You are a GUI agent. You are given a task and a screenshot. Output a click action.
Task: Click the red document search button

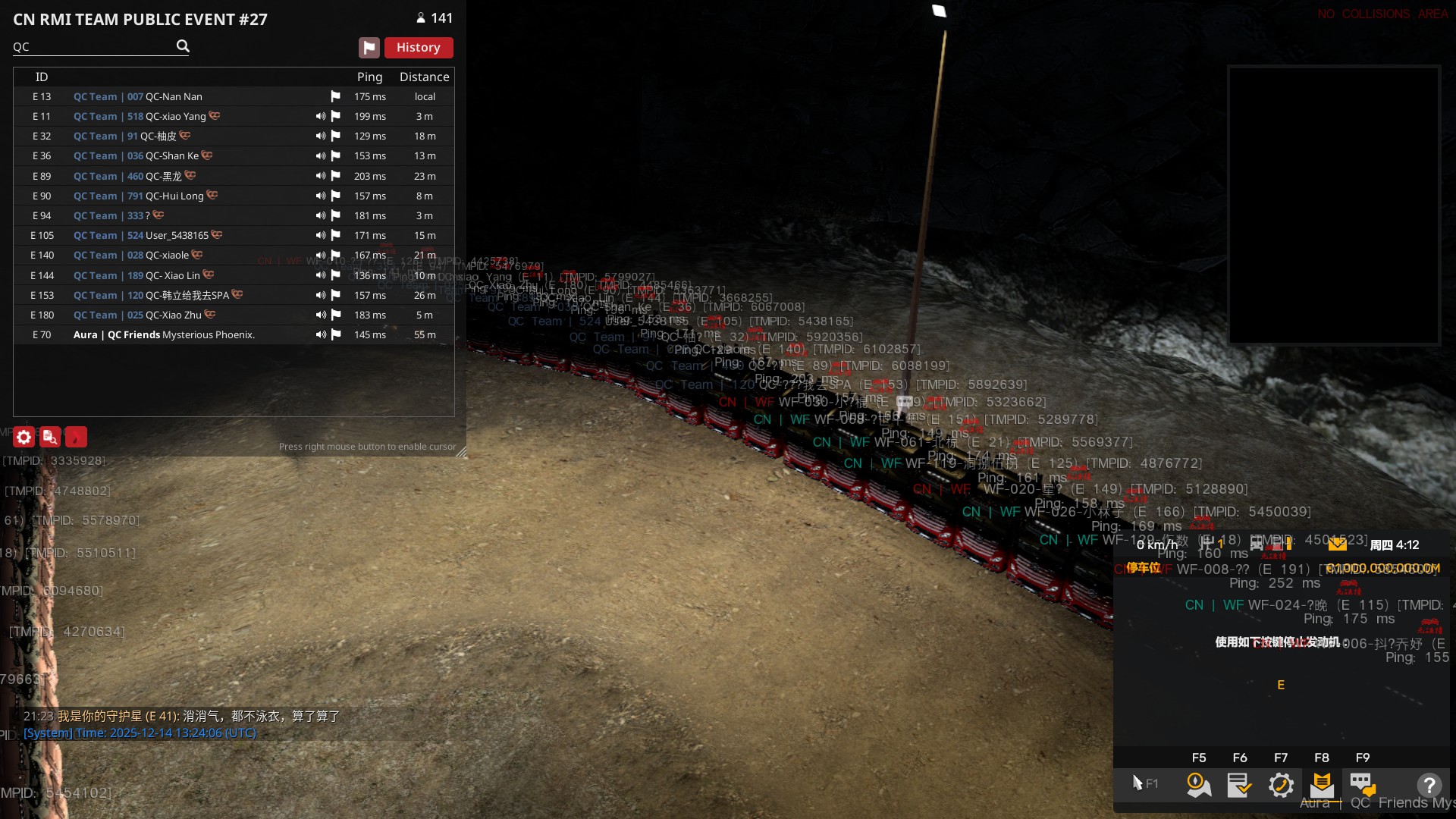coord(50,438)
